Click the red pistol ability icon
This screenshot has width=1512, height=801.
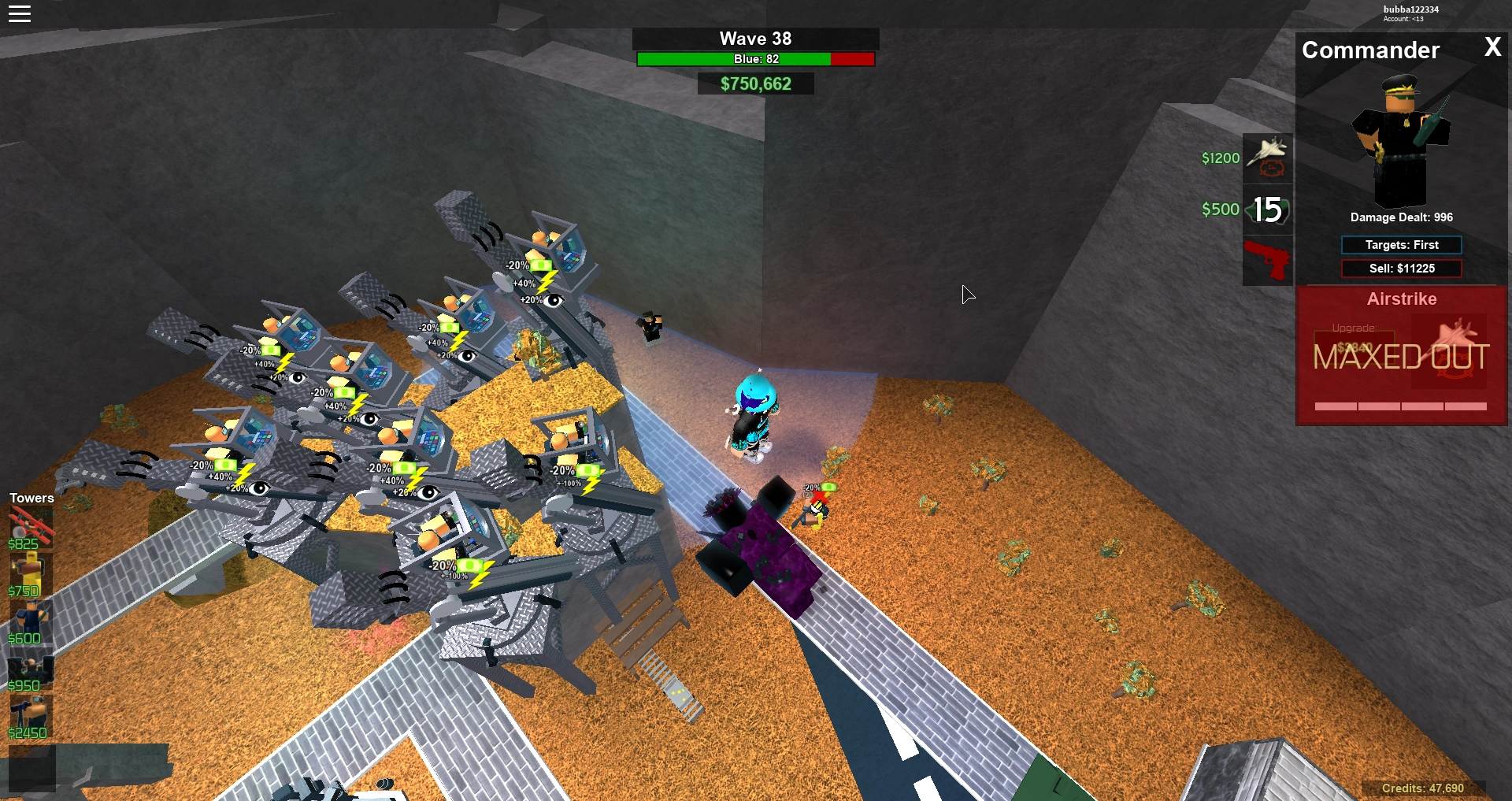coord(1267,260)
